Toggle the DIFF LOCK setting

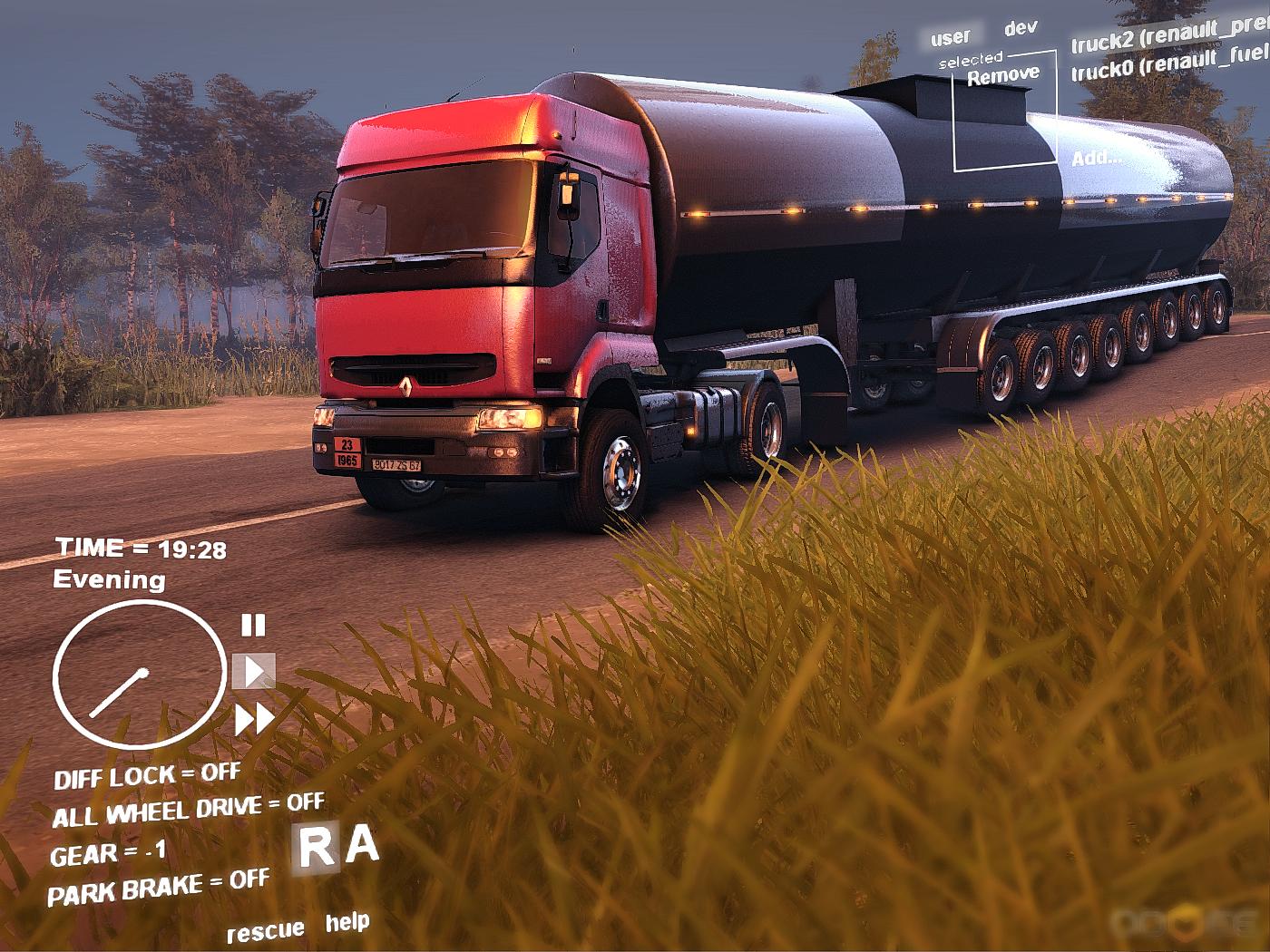[147, 777]
